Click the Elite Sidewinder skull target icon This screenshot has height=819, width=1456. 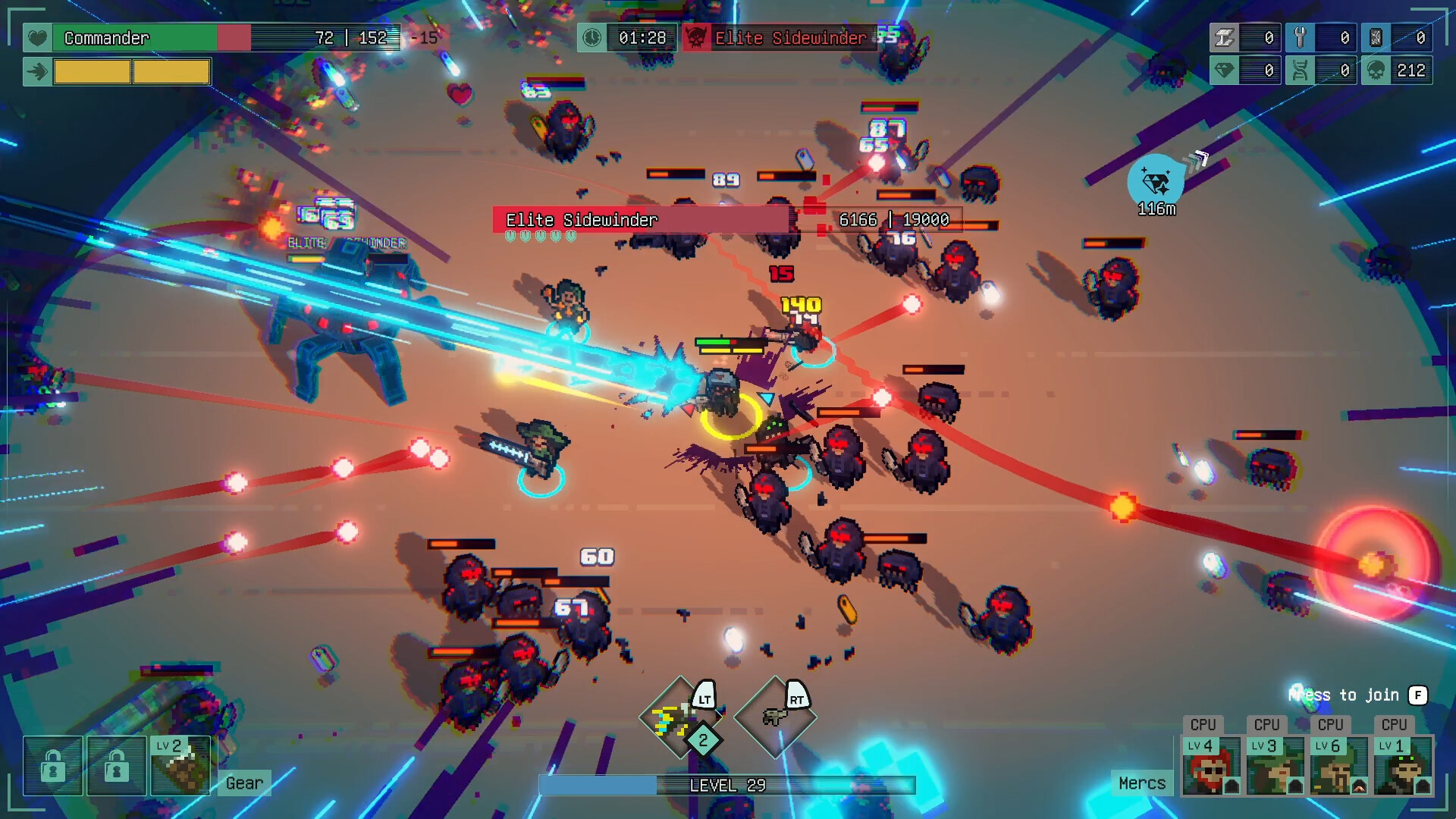[696, 38]
